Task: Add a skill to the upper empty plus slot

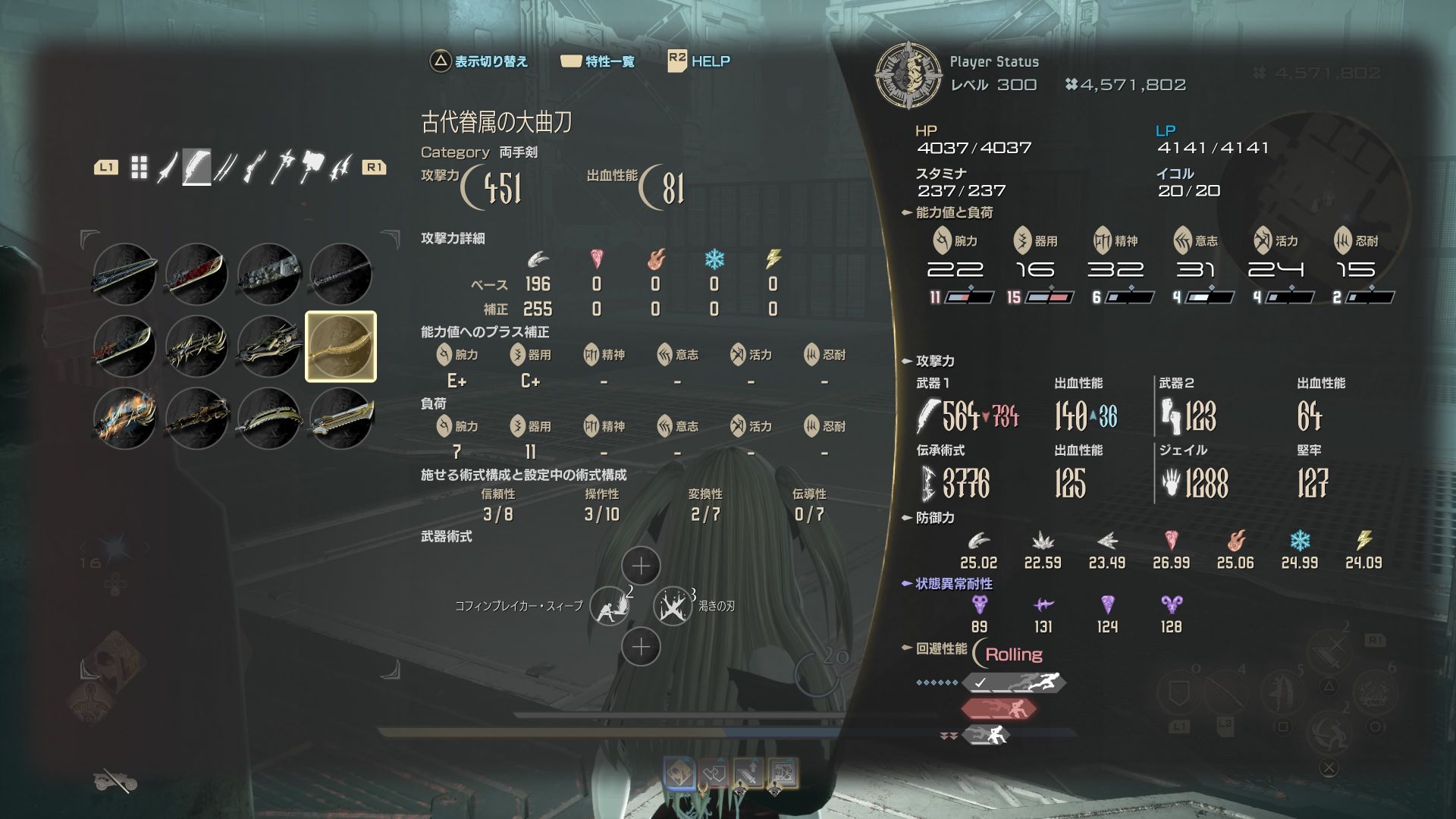Action: point(641,566)
